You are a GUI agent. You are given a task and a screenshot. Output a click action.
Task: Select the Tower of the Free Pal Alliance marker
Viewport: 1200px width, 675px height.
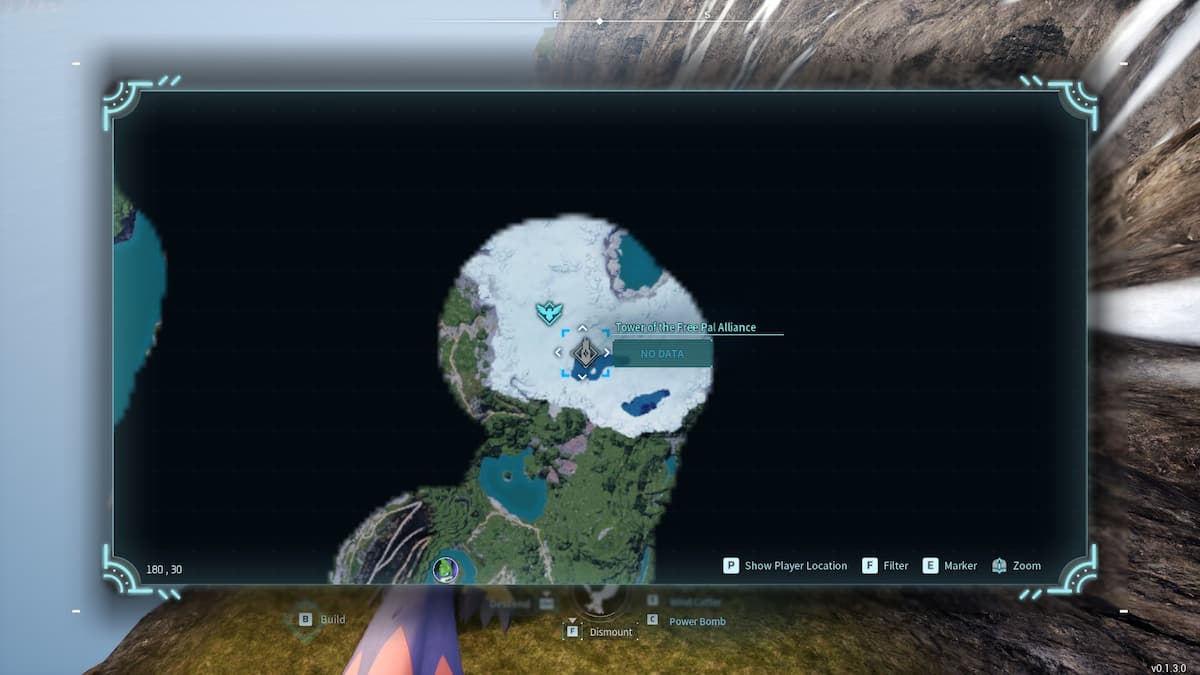(x=583, y=352)
